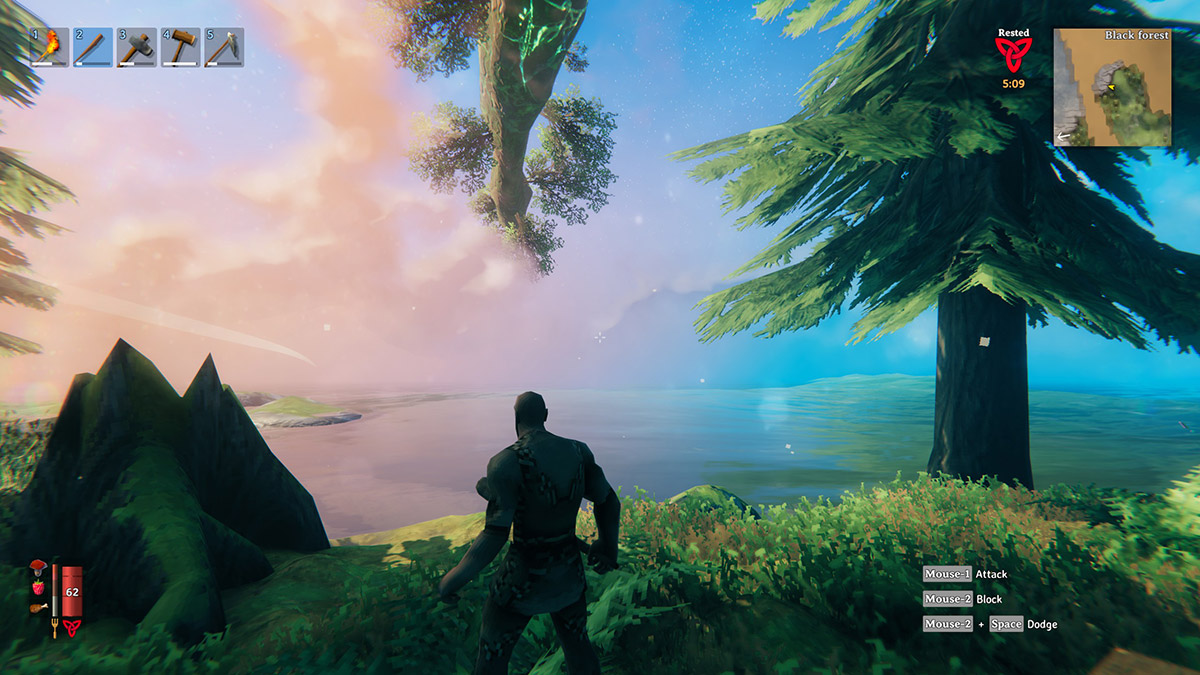The height and width of the screenshot is (675, 1200).
Task: Open the Black forest minimap
Action: click(x=1111, y=88)
